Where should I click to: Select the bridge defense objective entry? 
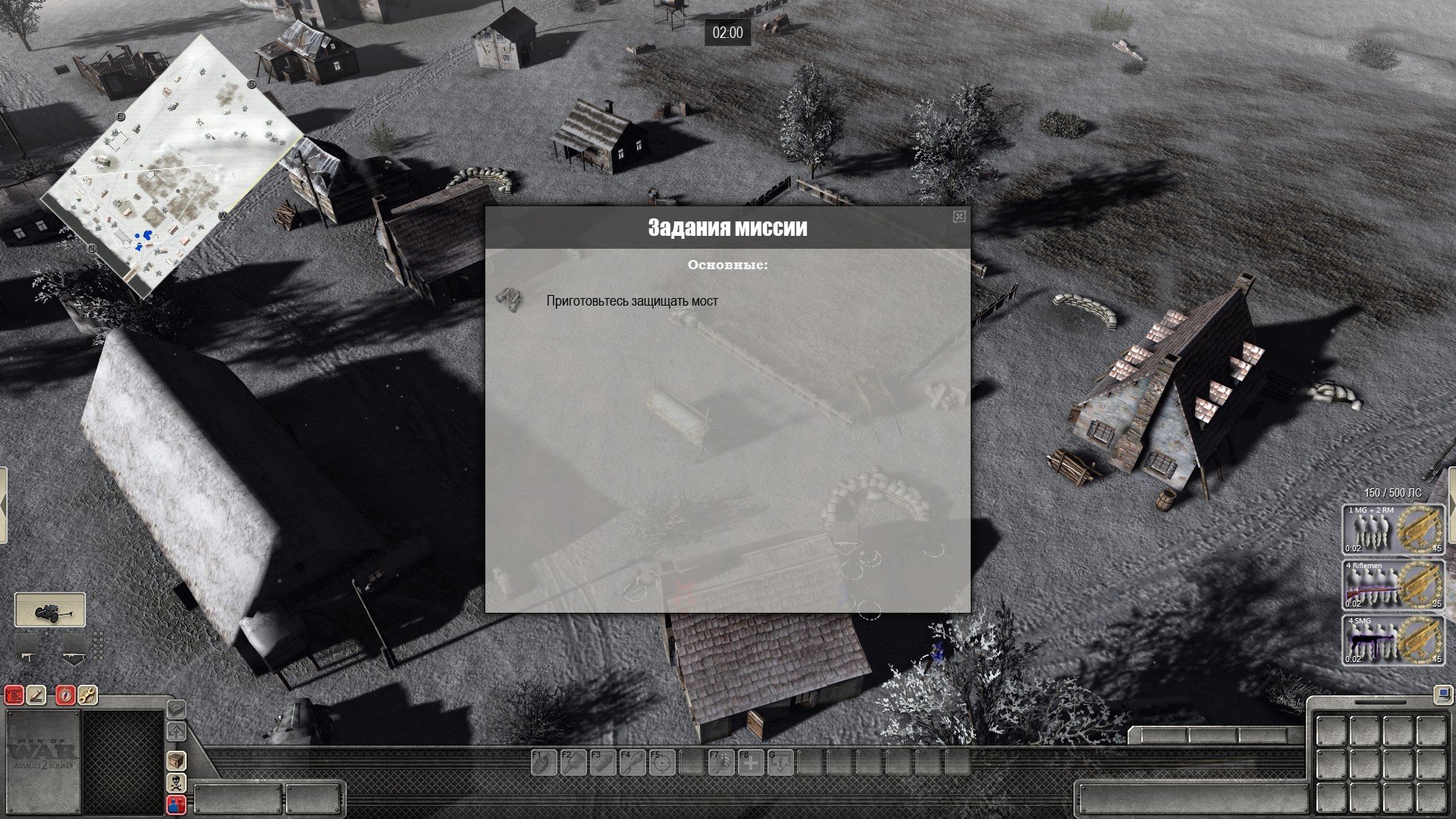point(632,301)
